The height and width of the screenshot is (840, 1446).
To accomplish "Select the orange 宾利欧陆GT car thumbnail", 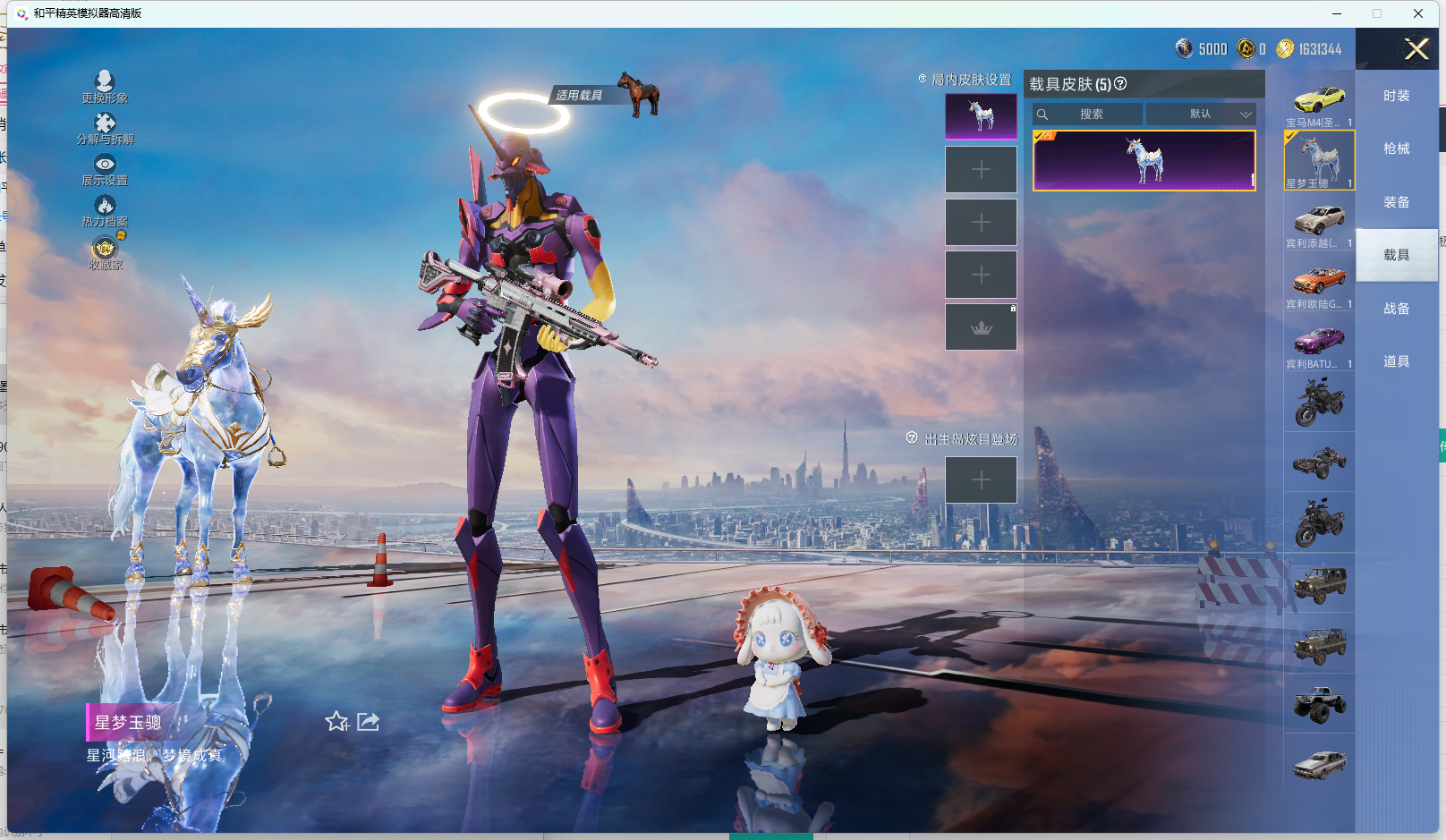I will (1319, 283).
